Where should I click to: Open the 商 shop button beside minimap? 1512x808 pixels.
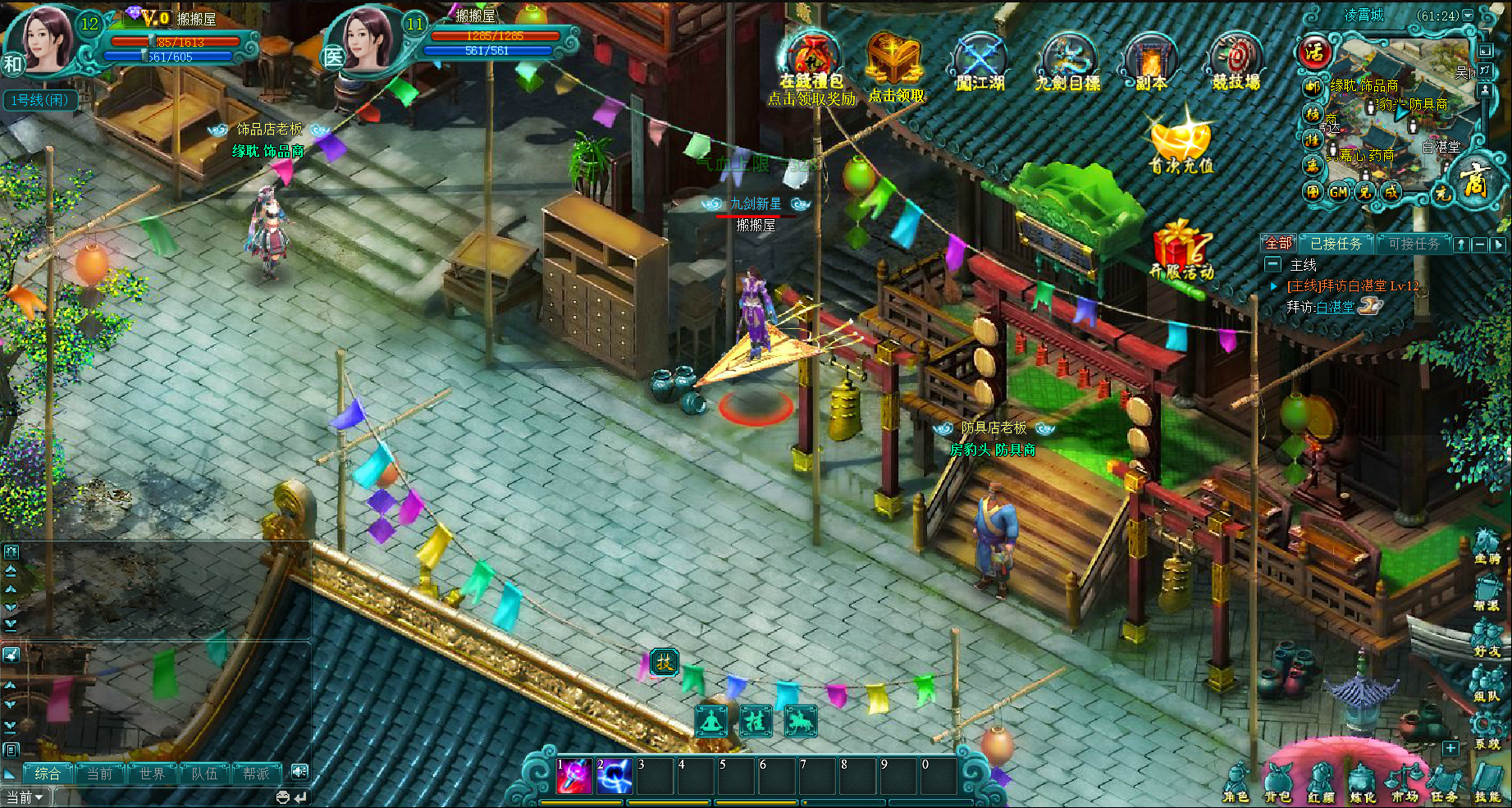pyautogui.click(x=1473, y=180)
